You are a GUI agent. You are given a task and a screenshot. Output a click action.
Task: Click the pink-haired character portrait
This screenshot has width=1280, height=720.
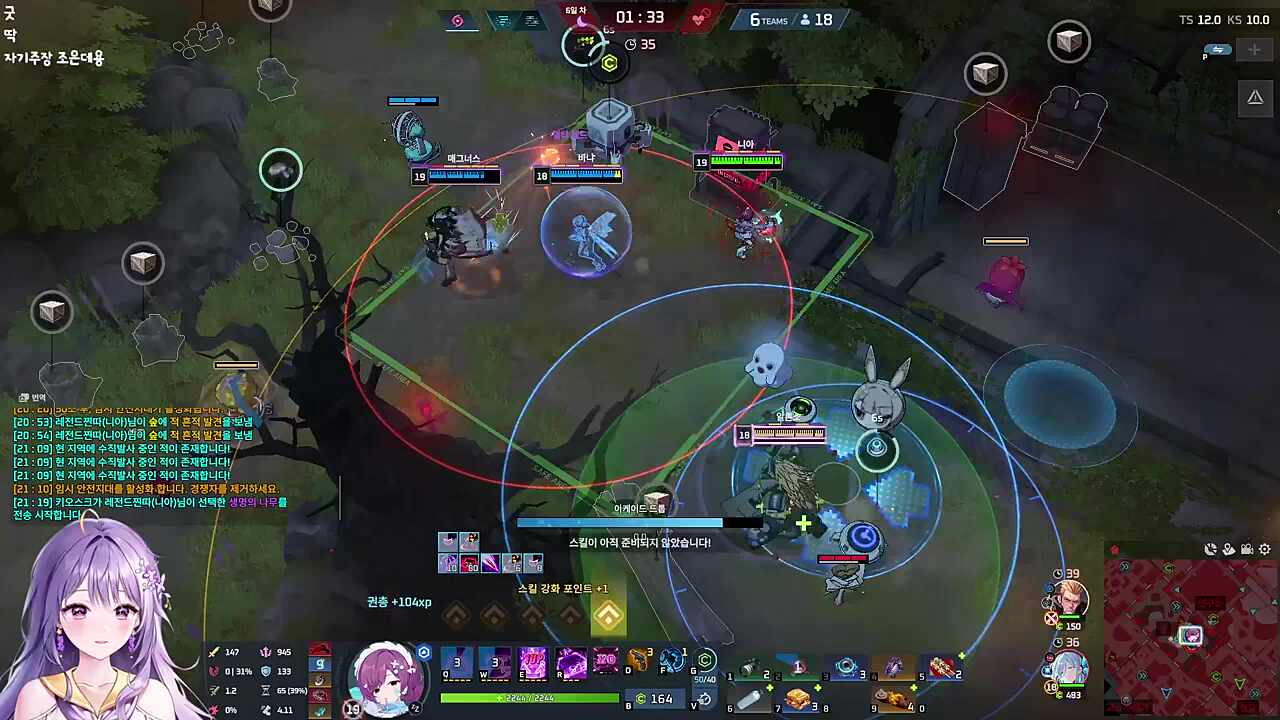point(385,679)
